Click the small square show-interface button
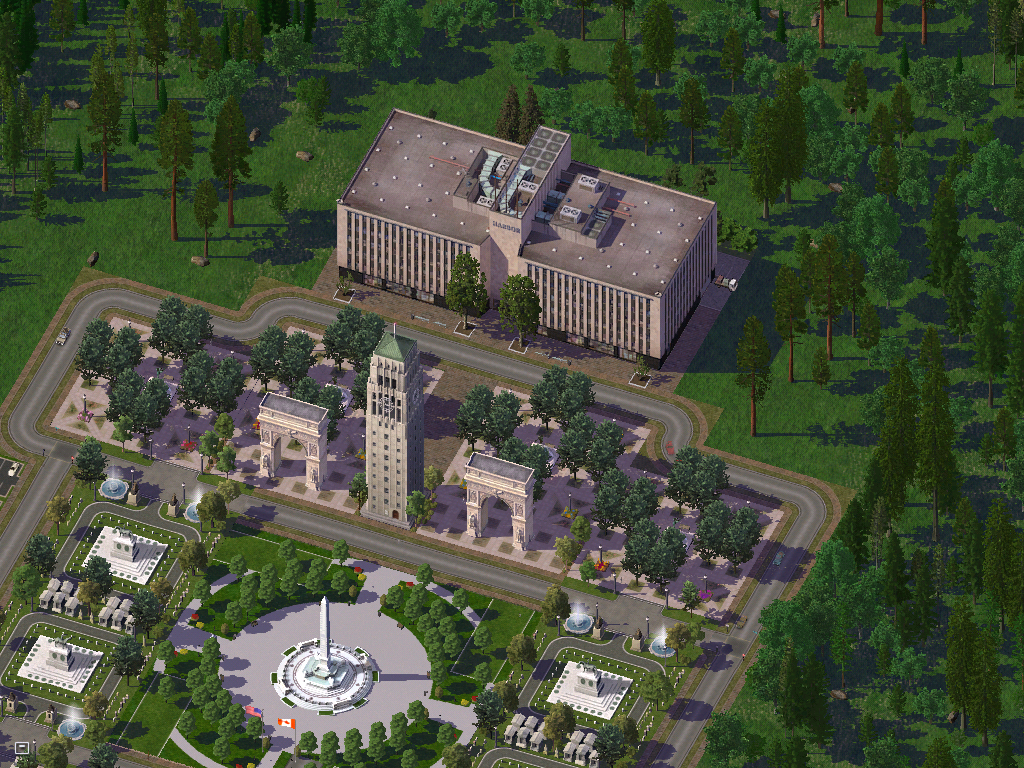The width and height of the screenshot is (1024, 768). pyautogui.click(x=21, y=747)
